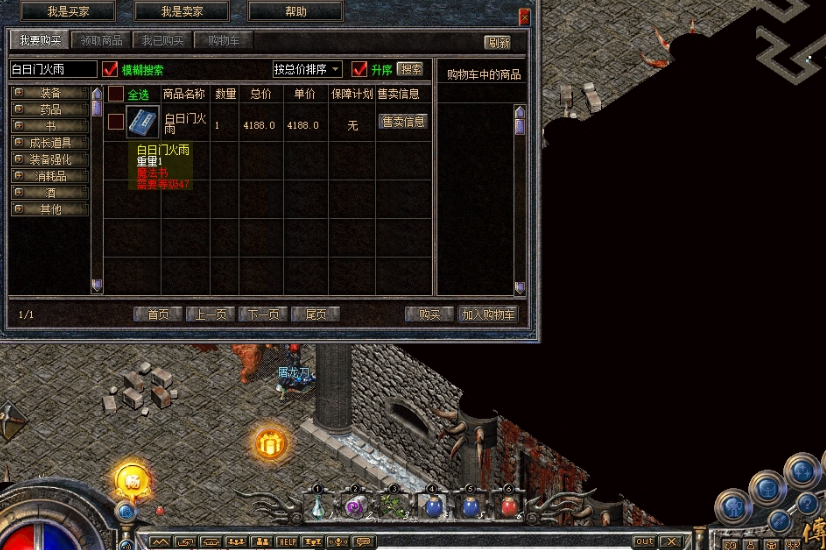Click the 购买 buy button
The image size is (826, 550).
click(429, 314)
